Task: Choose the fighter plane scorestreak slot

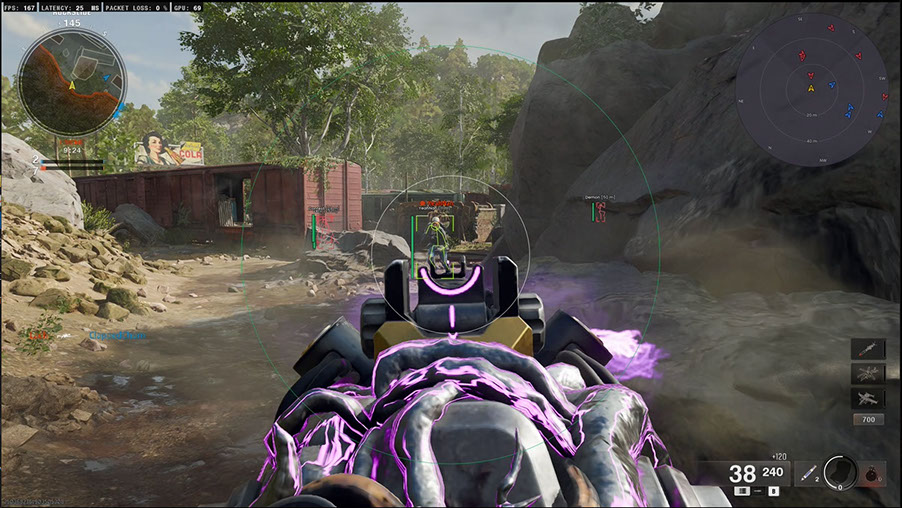Action: (x=867, y=397)
